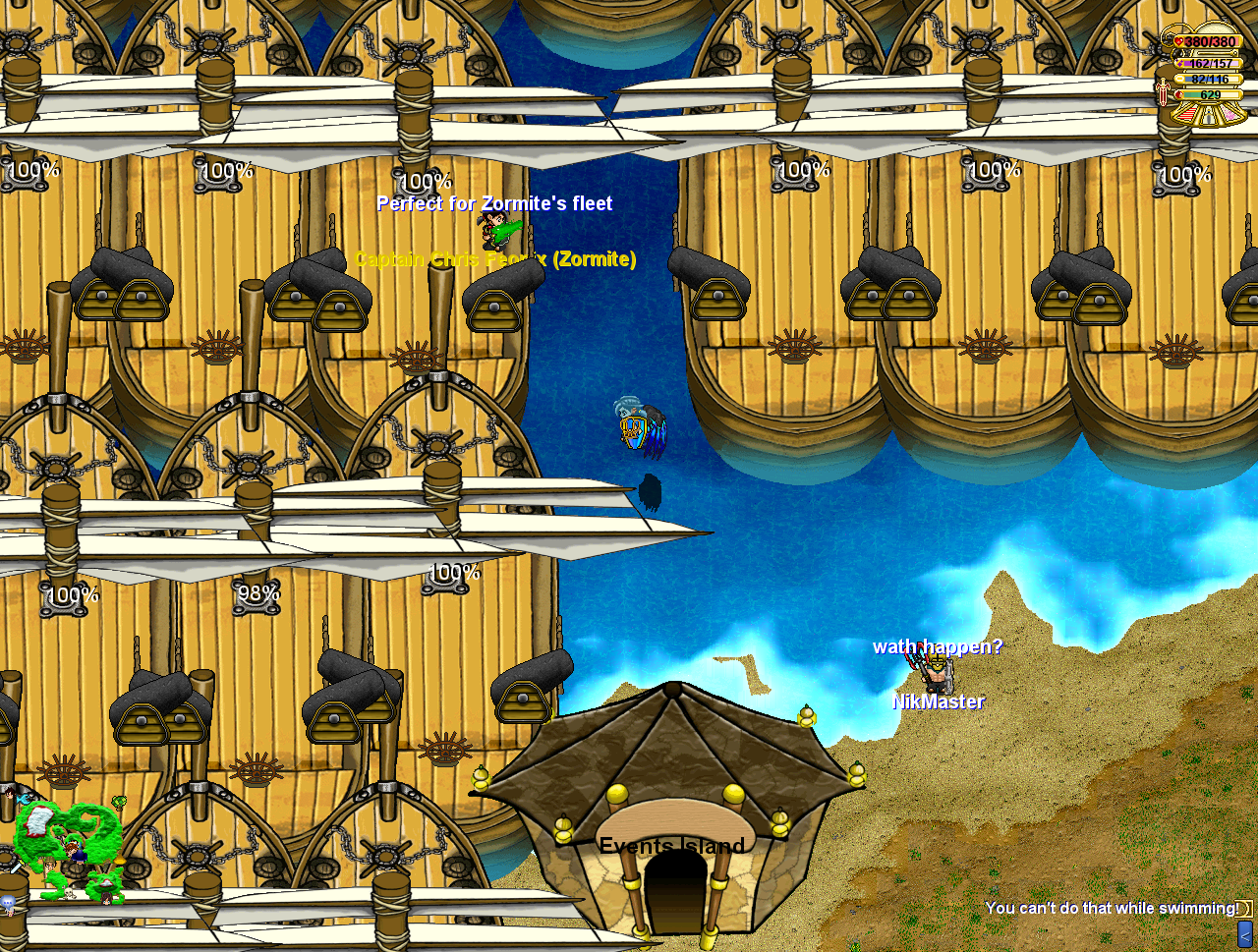Screen dimensions: 1258x952
Task: Select the center bottle item slot
Action: [x=1209, y=118]
